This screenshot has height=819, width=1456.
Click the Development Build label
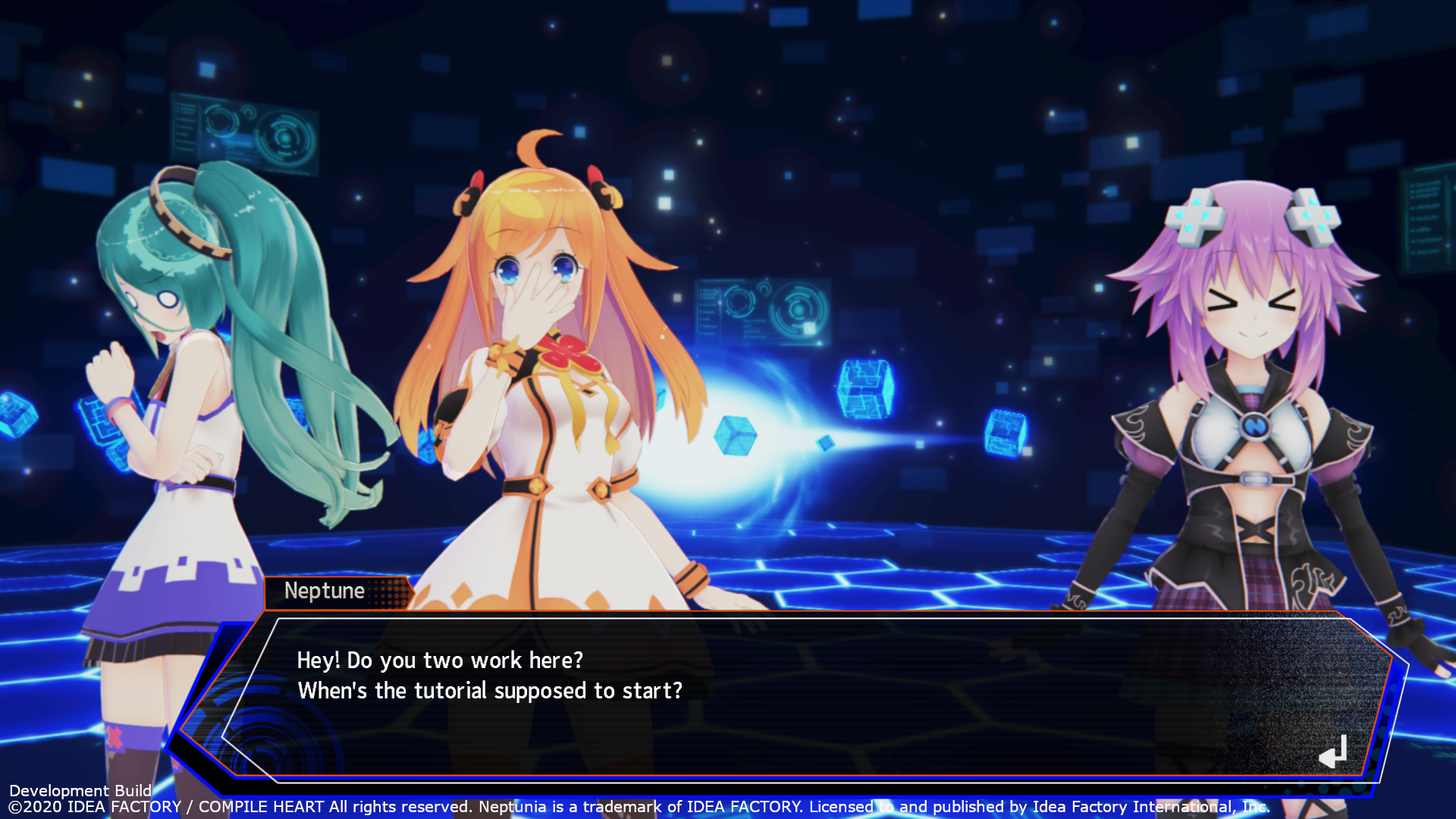(76, 791)
